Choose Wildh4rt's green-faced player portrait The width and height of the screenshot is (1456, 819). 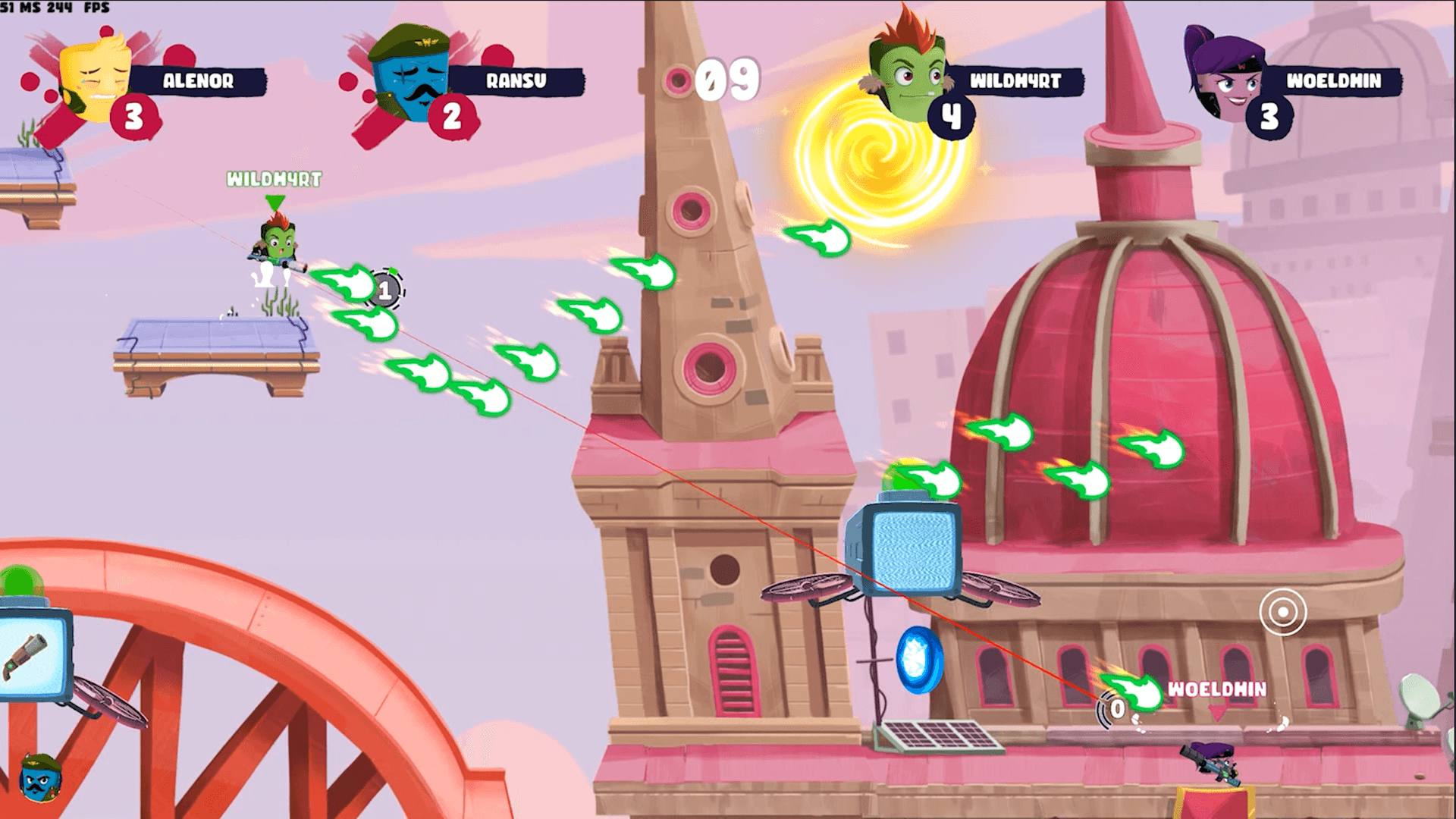coord(906,72)
